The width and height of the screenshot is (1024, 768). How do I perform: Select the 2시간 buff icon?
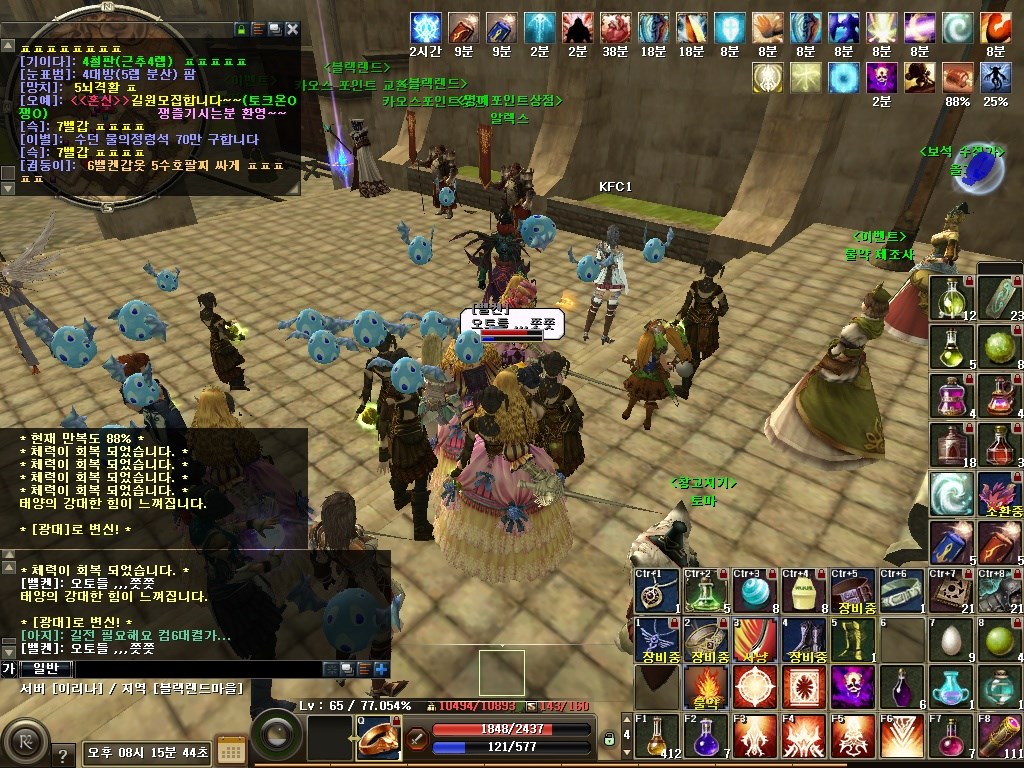point(427,28)
